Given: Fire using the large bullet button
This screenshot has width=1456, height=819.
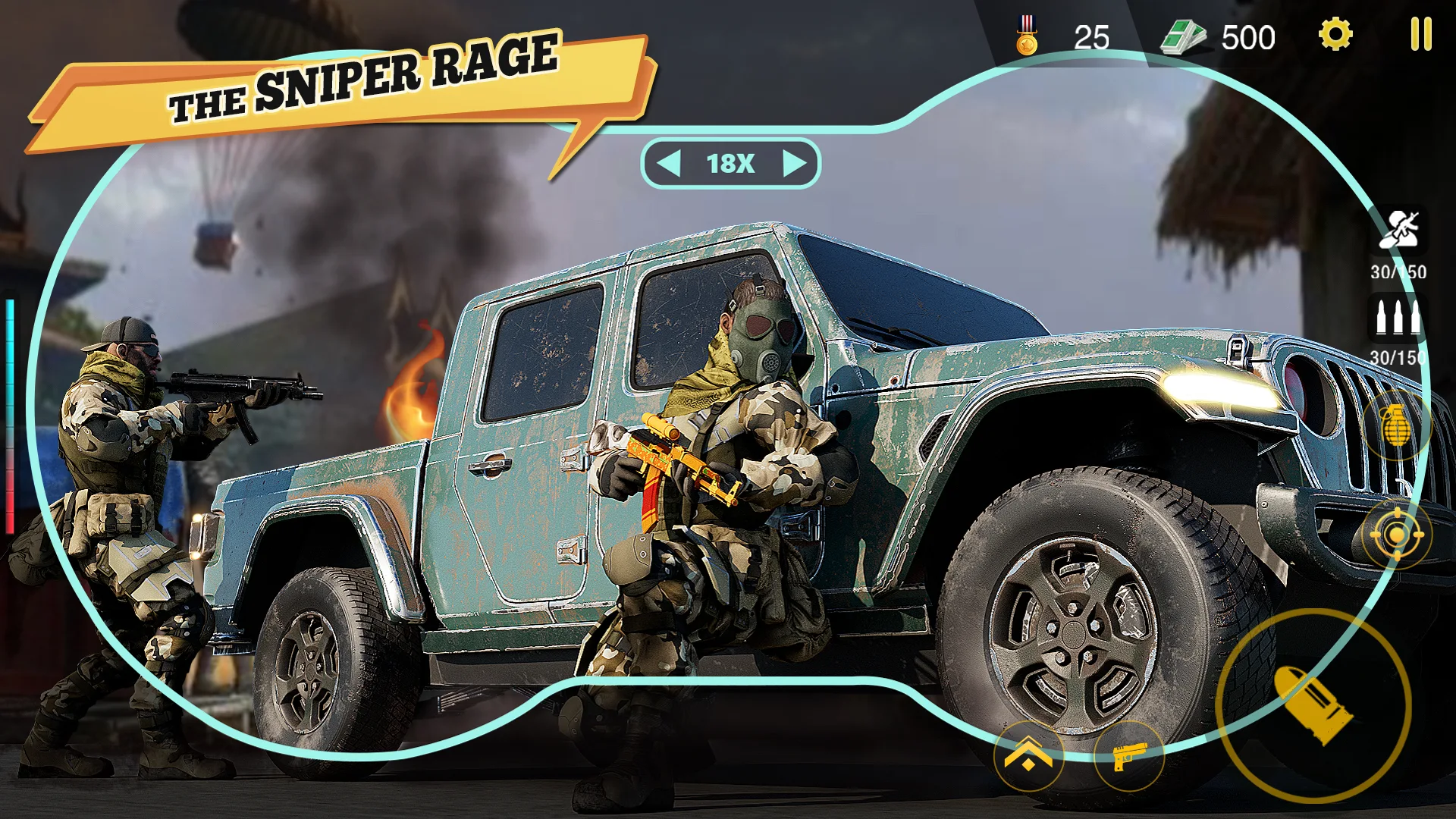Looking at the screenshot, I should (1313, 705).
